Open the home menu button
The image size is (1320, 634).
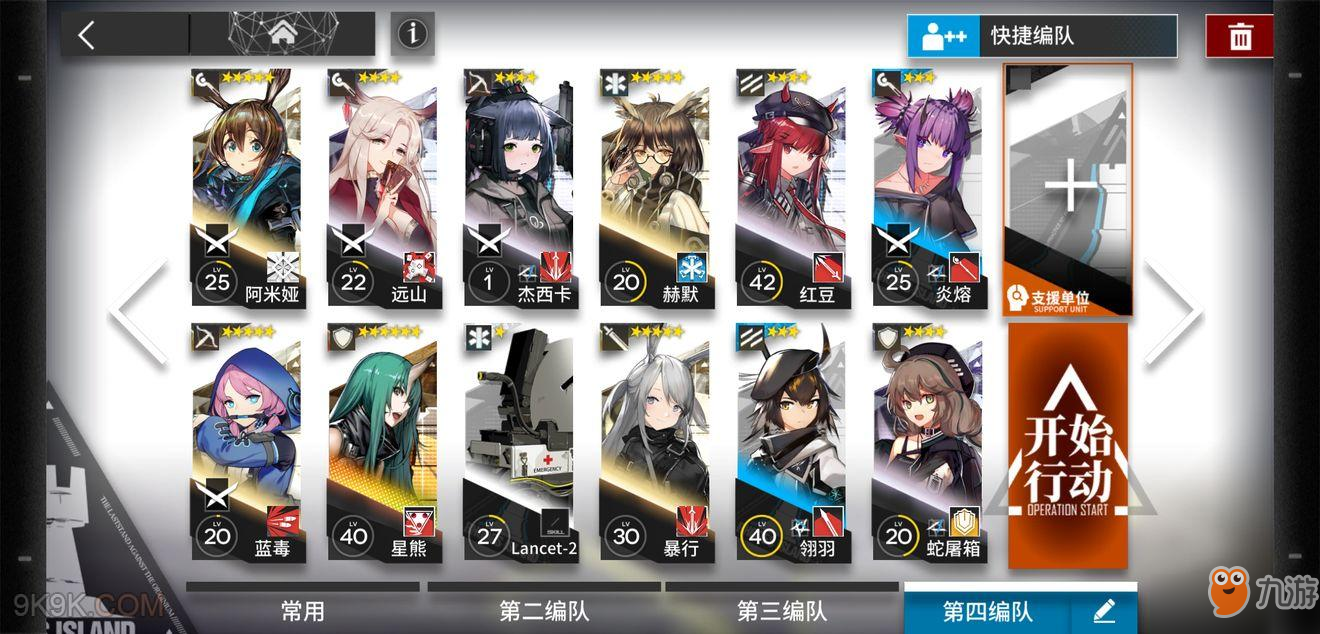pos(283,35)
